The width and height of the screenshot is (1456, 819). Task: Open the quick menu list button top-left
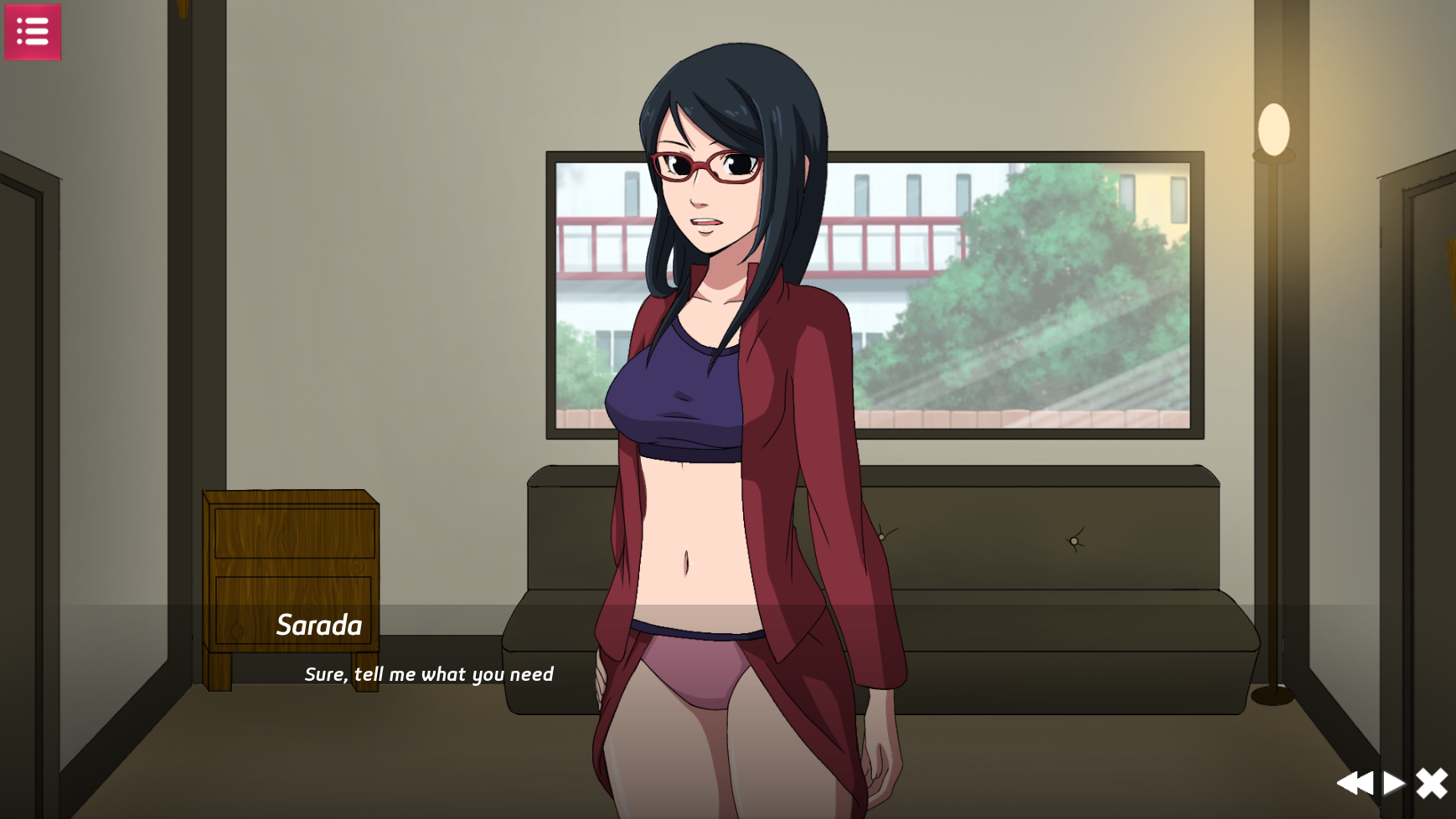point(34,32)
